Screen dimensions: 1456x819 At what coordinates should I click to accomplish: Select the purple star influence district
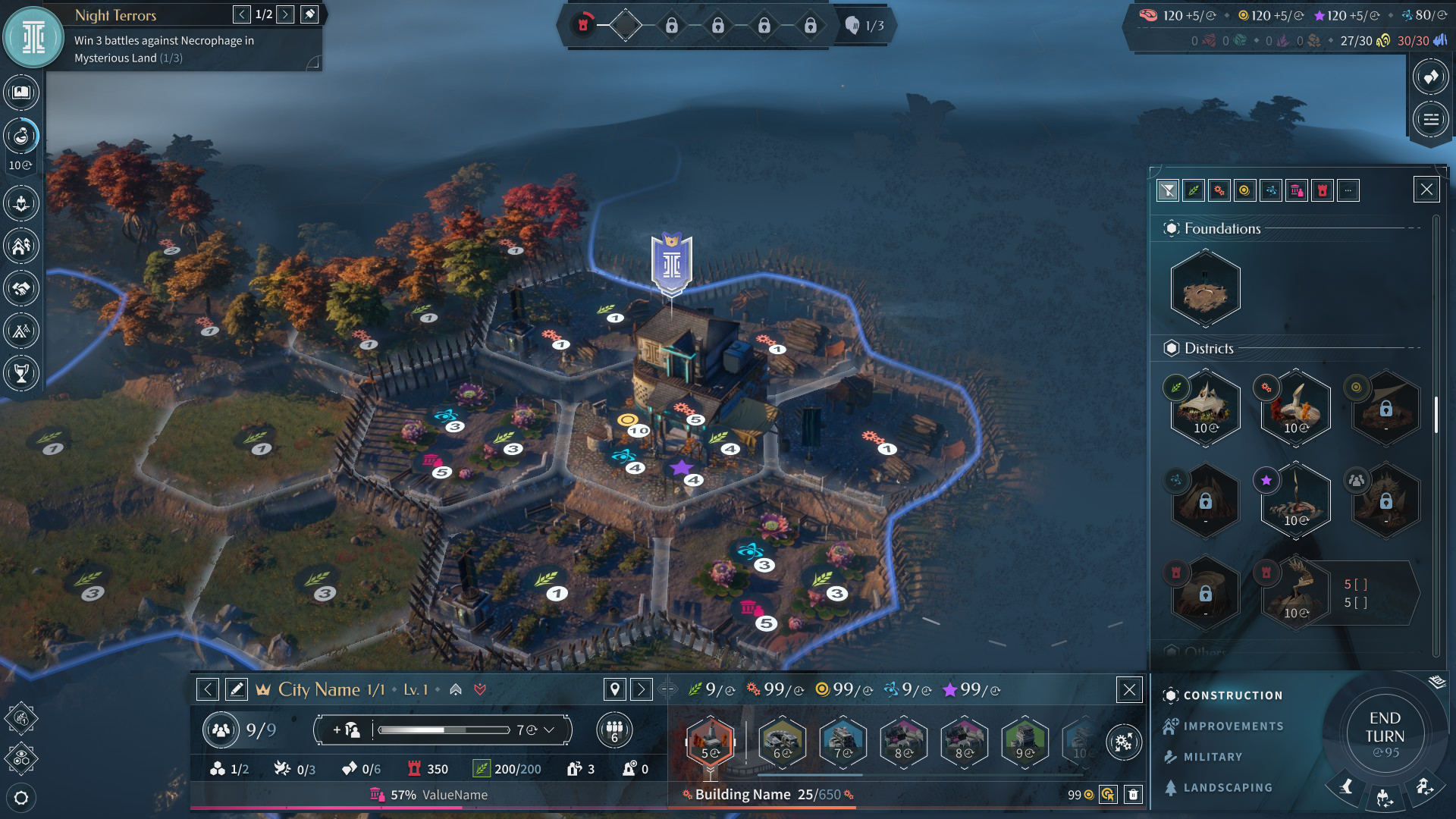[1295, 500]
